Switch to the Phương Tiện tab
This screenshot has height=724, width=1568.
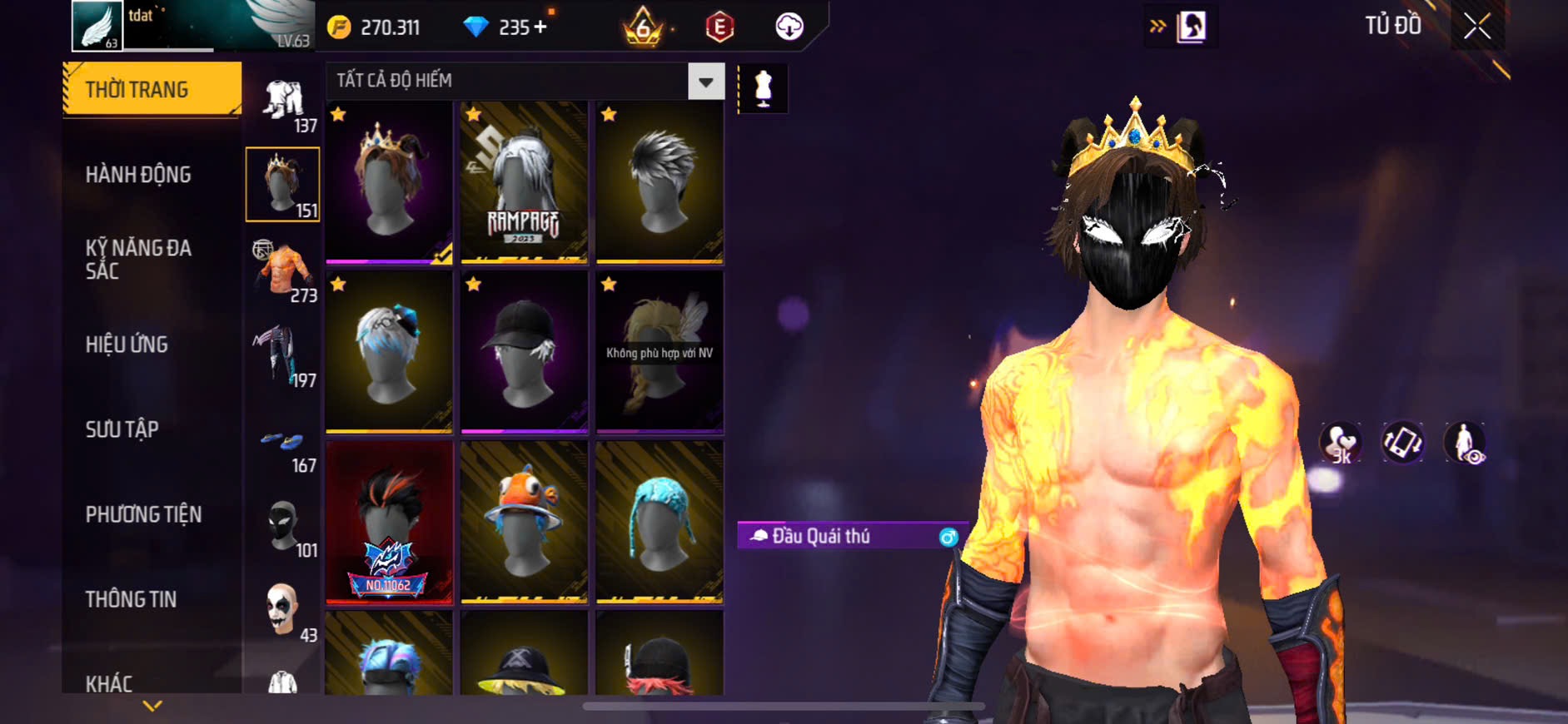click(143, 514)
